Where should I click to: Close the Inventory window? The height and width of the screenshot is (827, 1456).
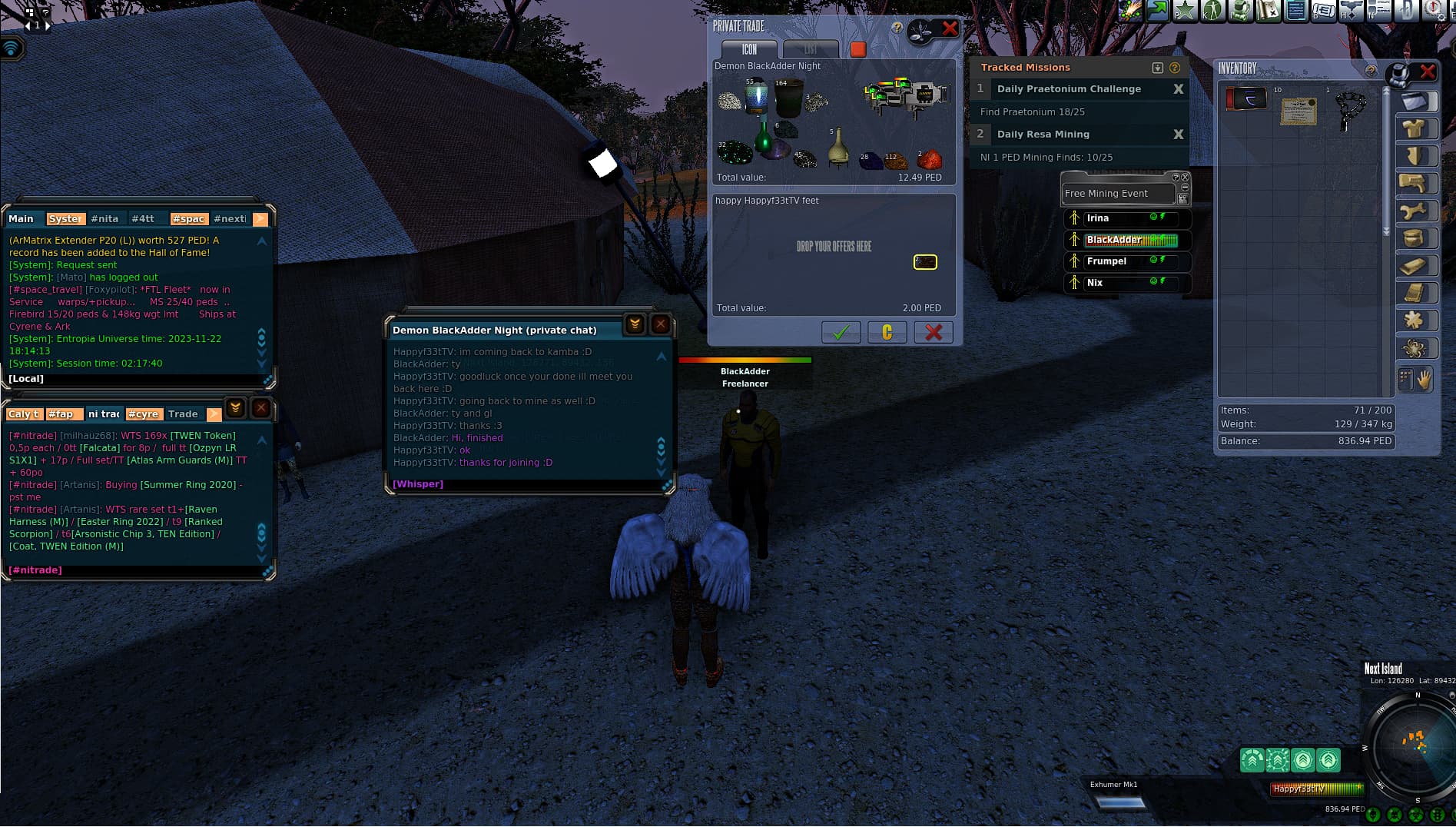(x=1428, y=71)
